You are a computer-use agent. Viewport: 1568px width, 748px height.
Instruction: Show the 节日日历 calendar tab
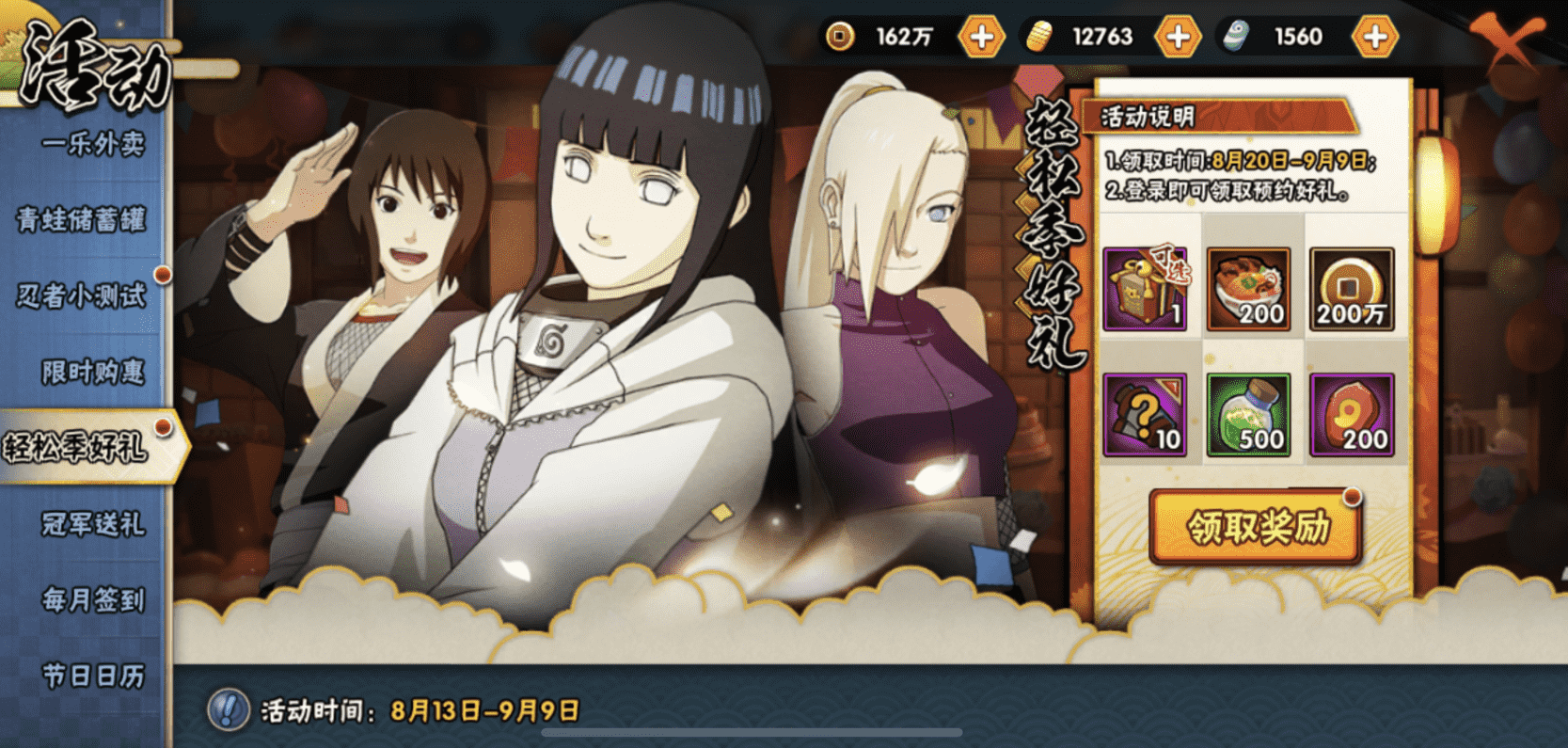[x=92, y=675]
